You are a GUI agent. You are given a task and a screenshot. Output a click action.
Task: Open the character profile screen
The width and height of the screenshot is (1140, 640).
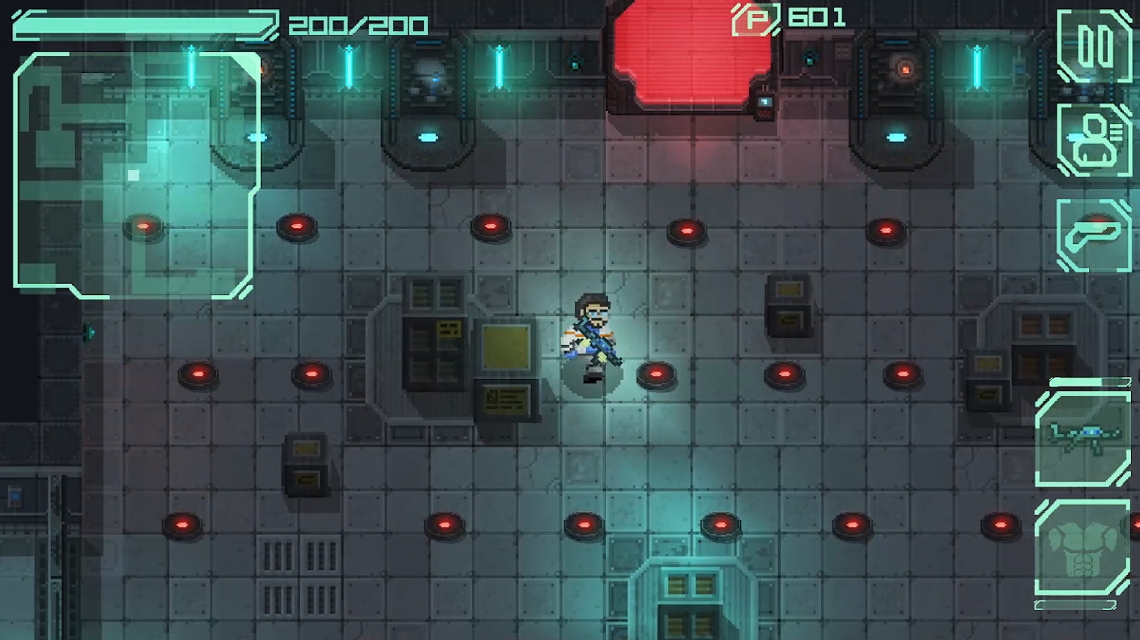pos(1093,140)
